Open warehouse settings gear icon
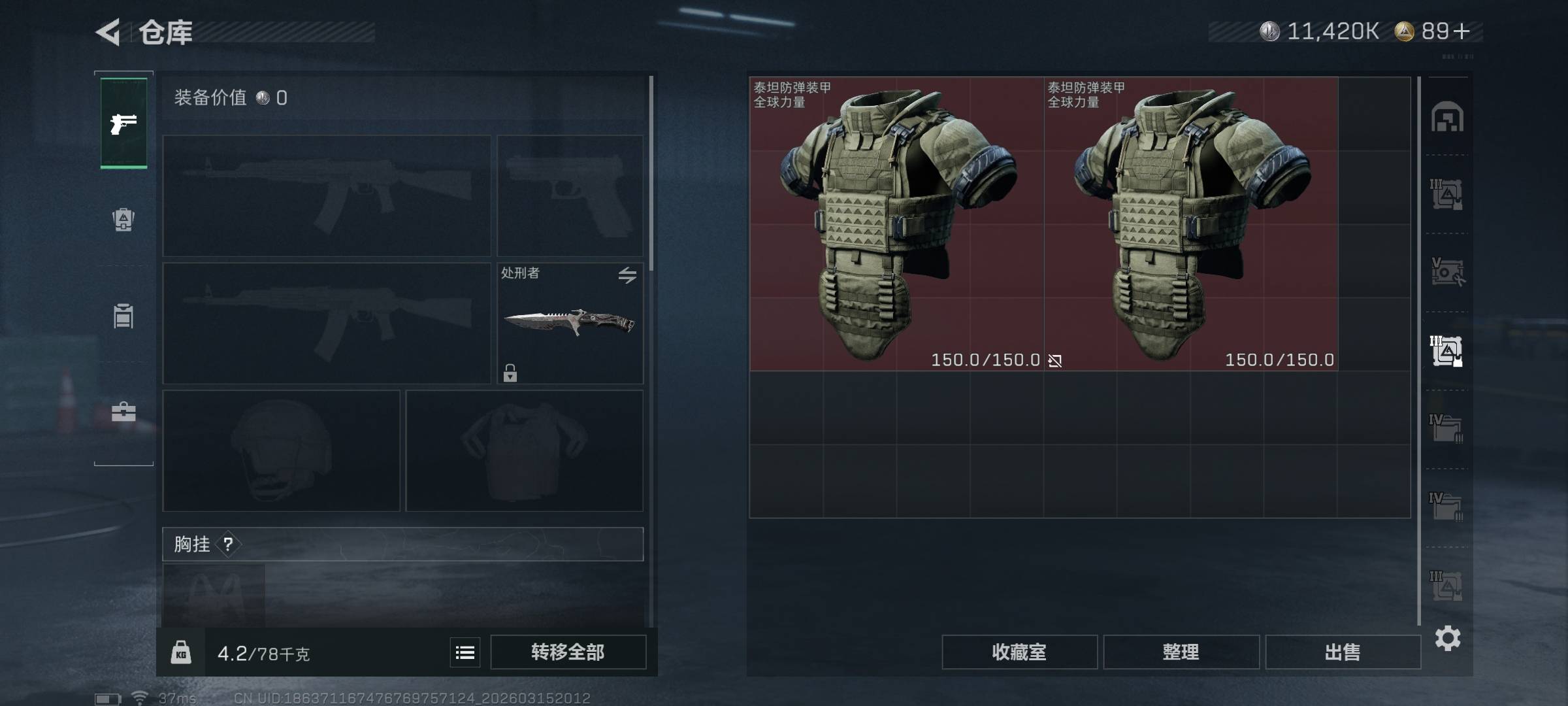 tap(1448, 638)
